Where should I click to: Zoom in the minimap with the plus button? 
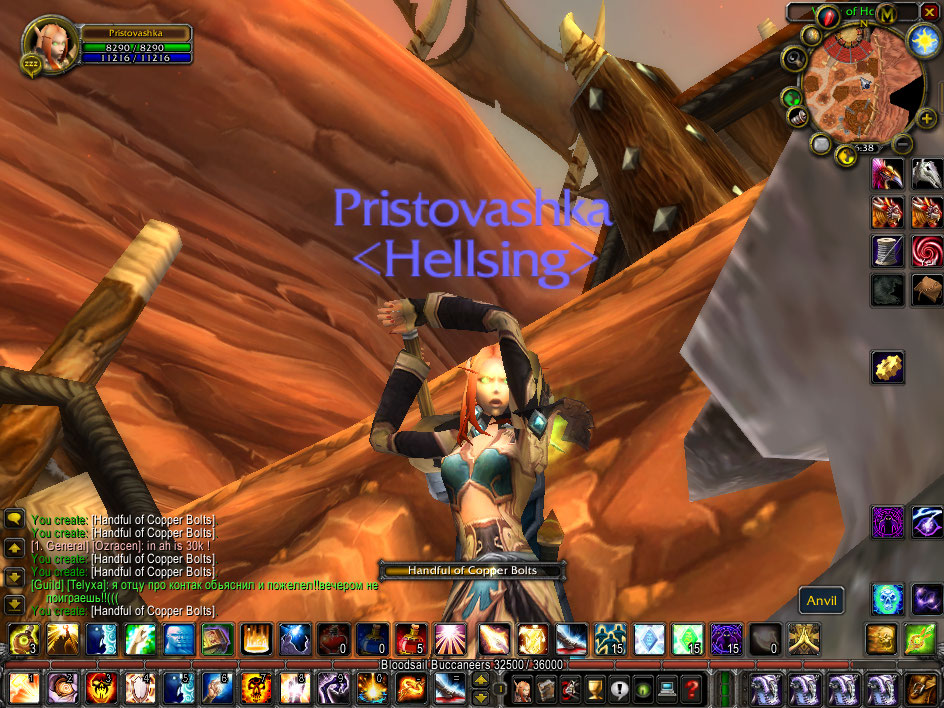click(x=926, y=118)
